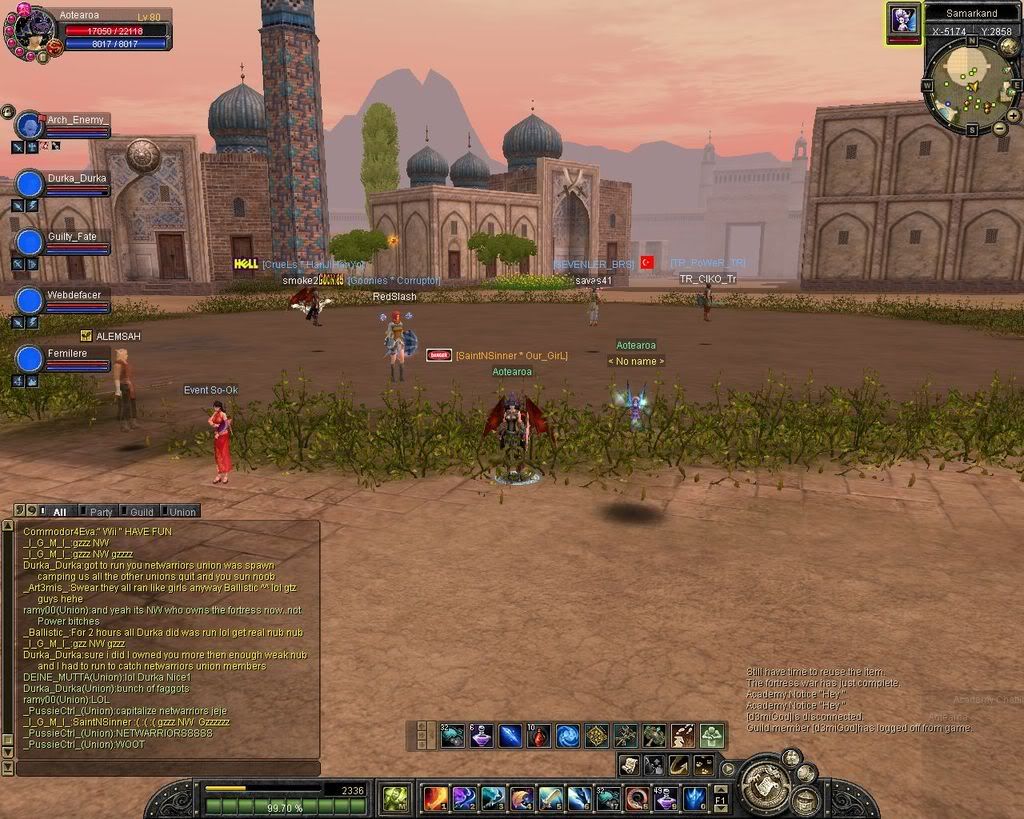
Task: Open the Guild chat tab
Action: (x=141, y=511)
